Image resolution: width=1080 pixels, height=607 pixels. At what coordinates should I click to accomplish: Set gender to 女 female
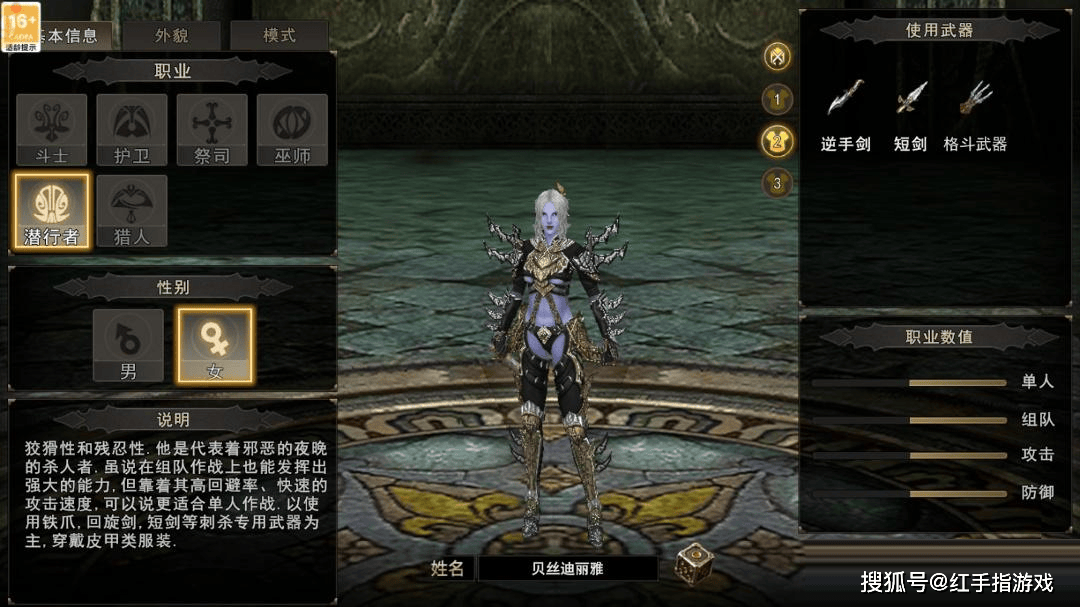click(x=215, y=345)
